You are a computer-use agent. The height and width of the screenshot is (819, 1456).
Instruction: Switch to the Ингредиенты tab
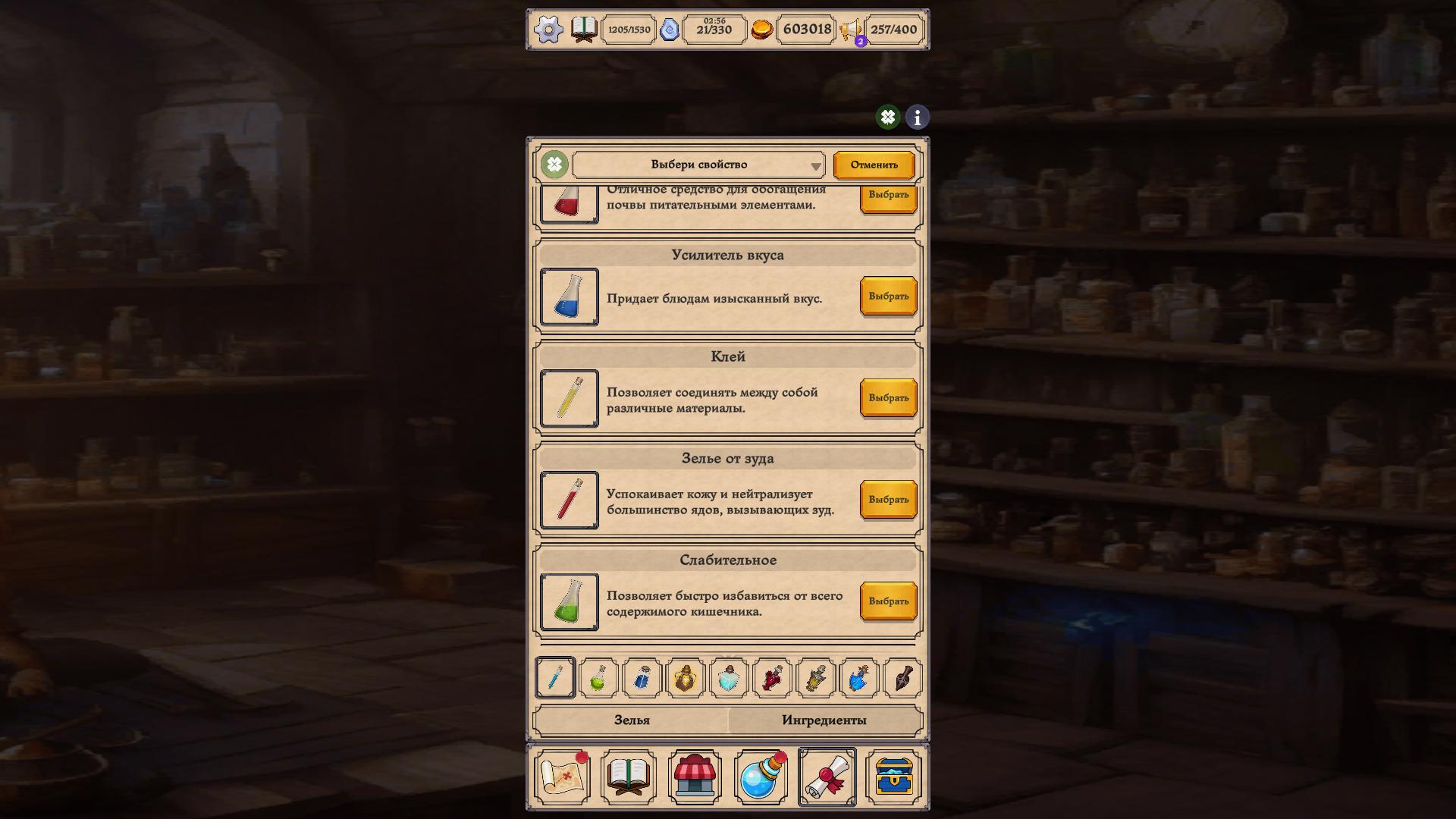(x=824, y=720)
